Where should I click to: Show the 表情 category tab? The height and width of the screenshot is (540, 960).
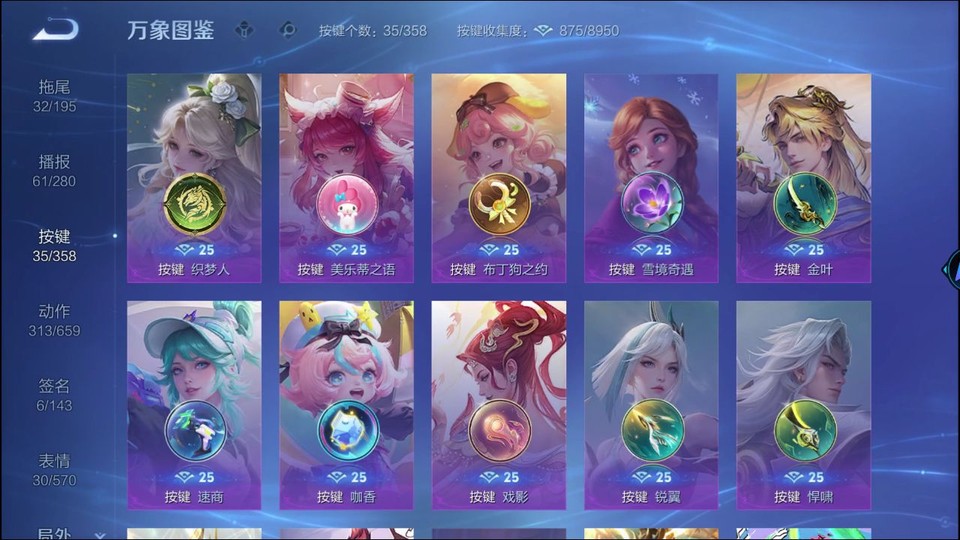coord(55,470)
